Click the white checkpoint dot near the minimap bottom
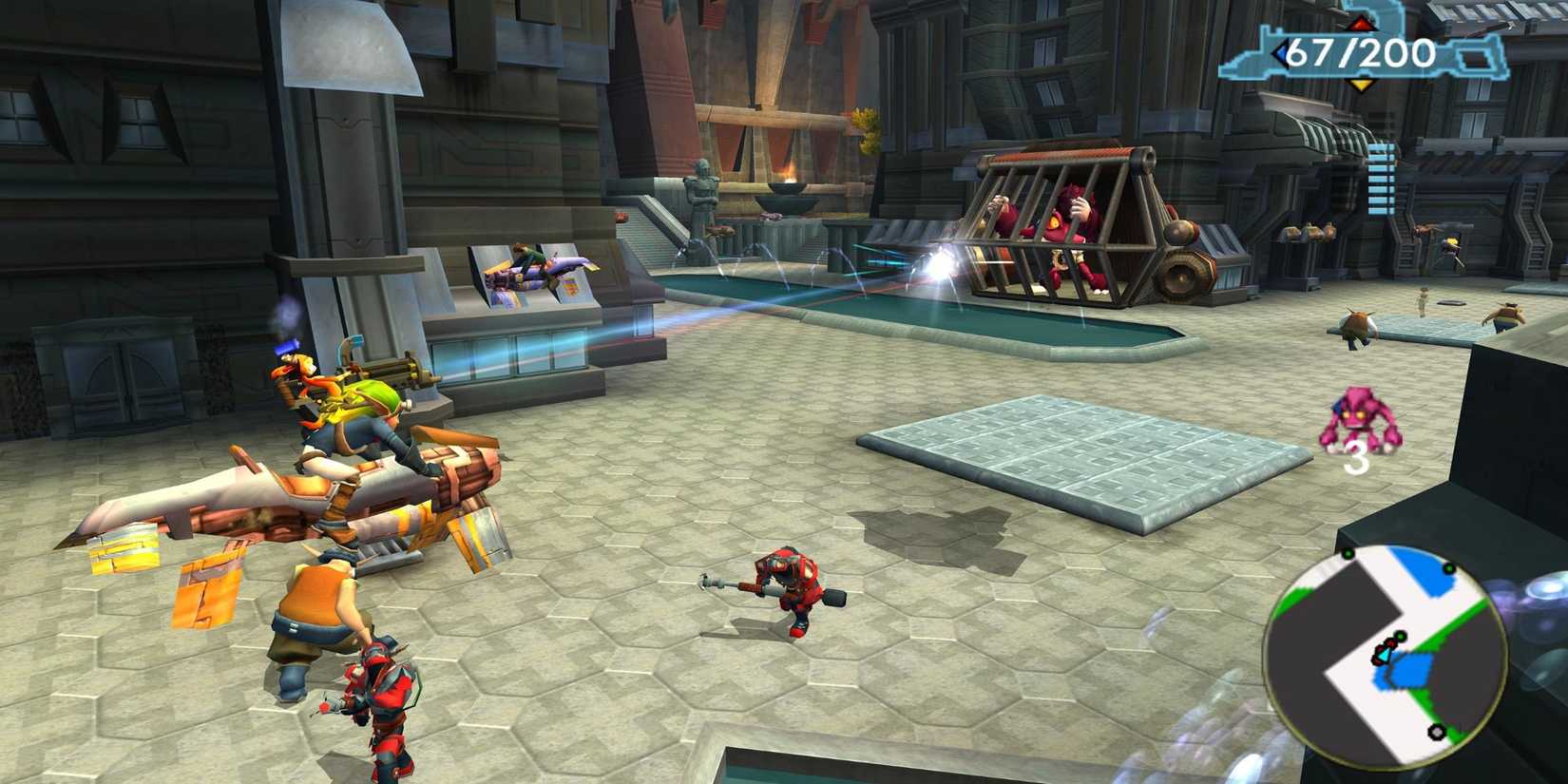Viewport: 1568px width, 784px height. [x=1436, y=732]
